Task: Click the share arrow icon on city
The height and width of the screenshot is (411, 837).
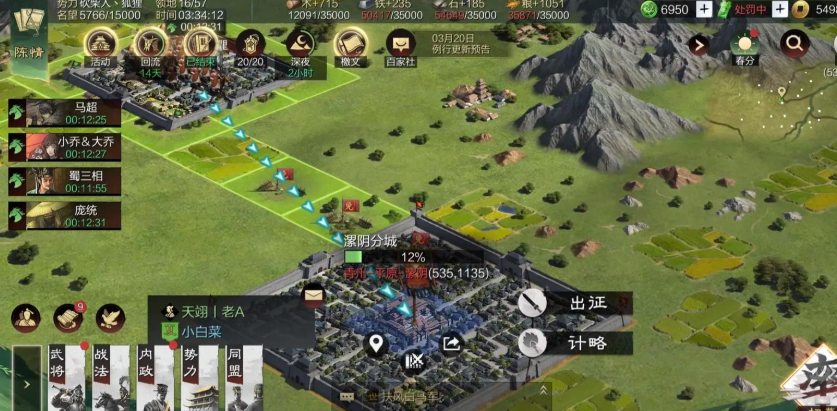Action: click(451, 345)
